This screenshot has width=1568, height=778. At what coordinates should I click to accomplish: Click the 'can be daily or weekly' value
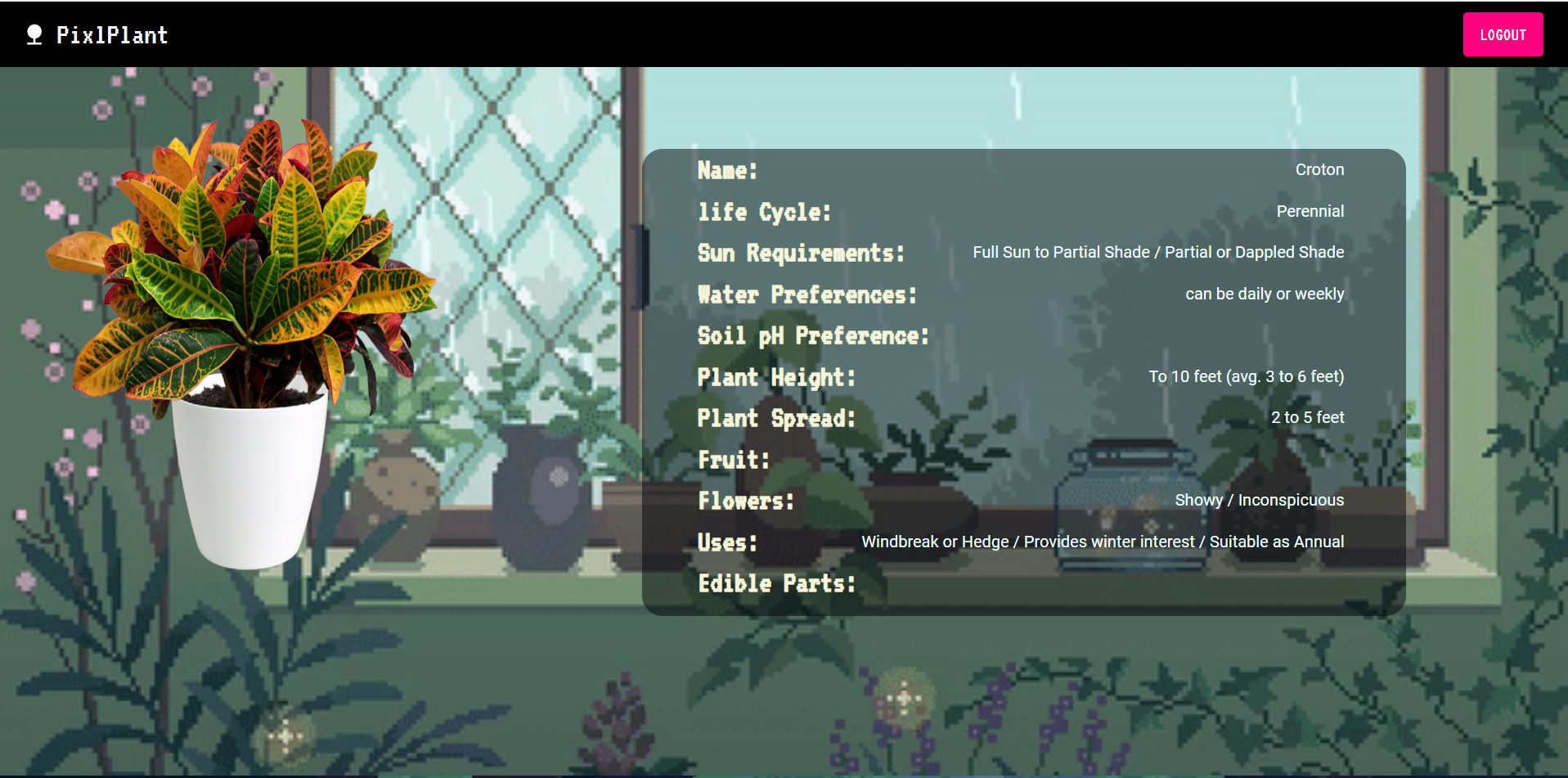[1265, 294]
